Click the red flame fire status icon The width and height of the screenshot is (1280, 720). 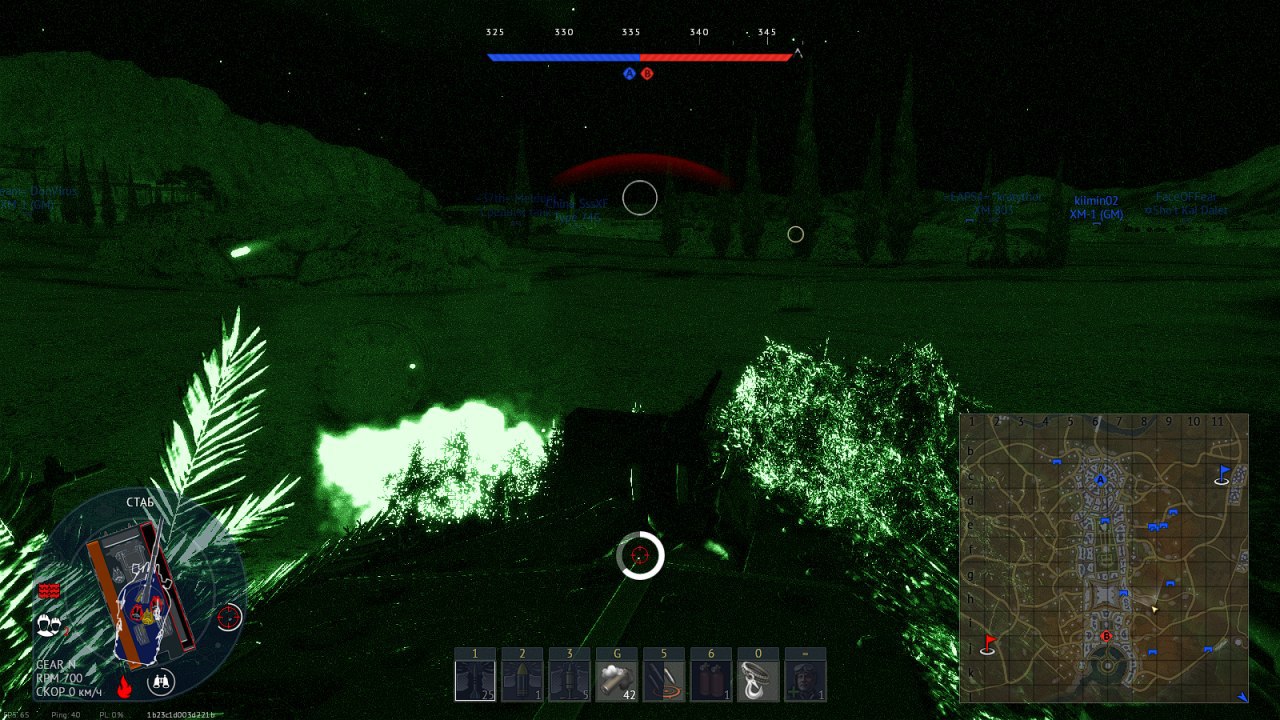[125, 686]
